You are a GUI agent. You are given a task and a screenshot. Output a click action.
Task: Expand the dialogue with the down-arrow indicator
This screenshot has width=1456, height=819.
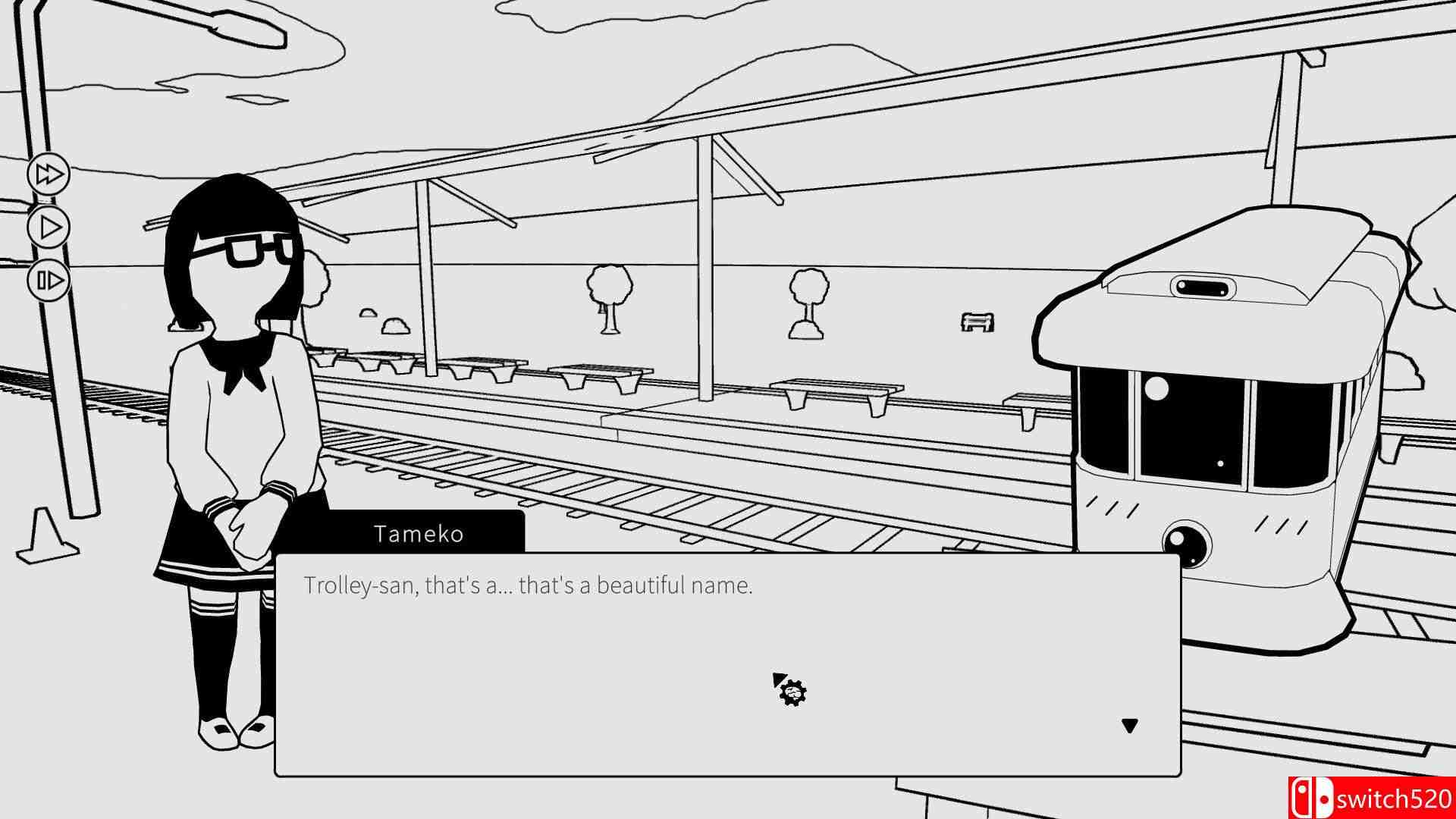(1127, 724)
